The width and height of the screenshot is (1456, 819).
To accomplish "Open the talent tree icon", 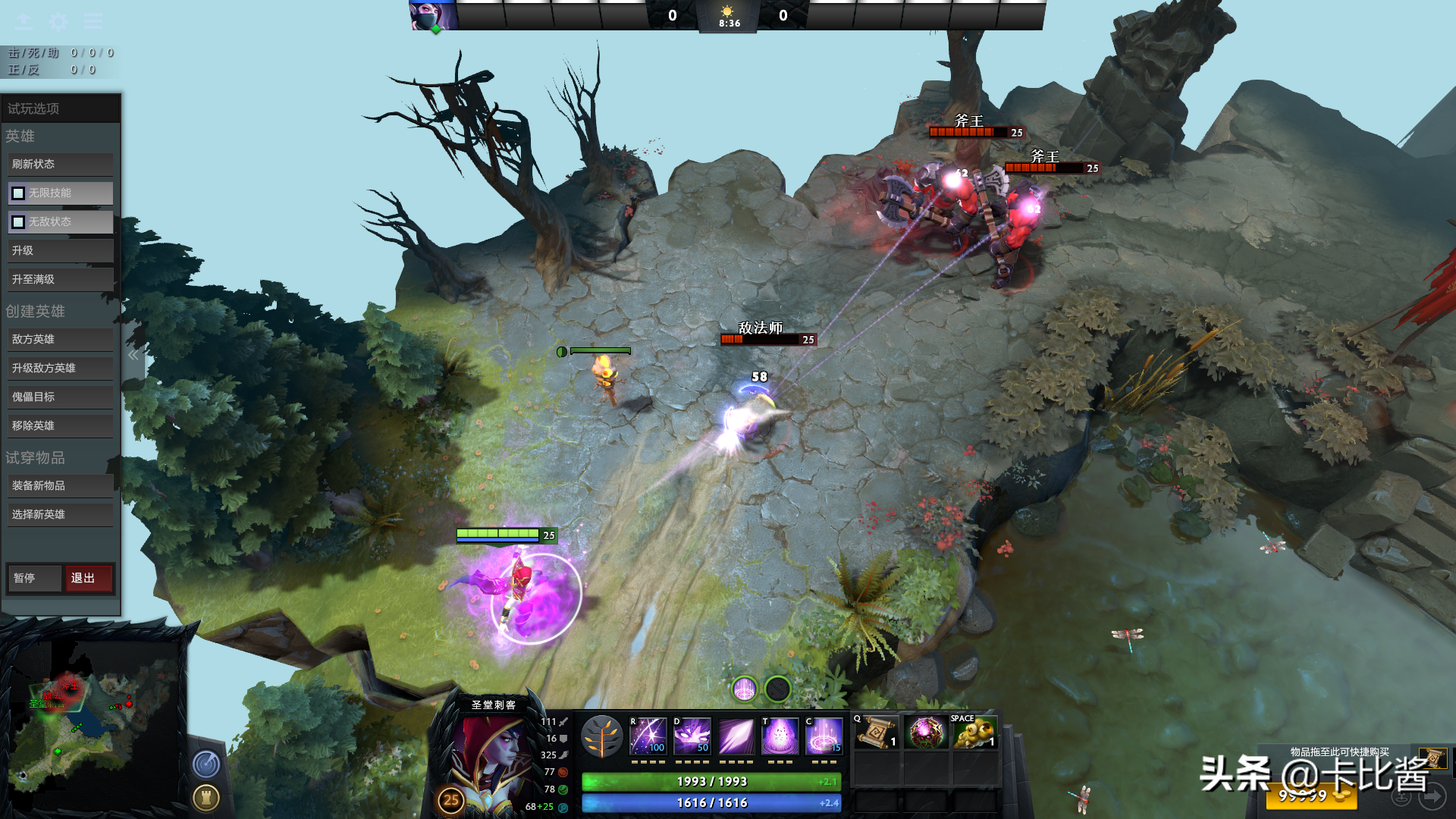I will point(601,737).
